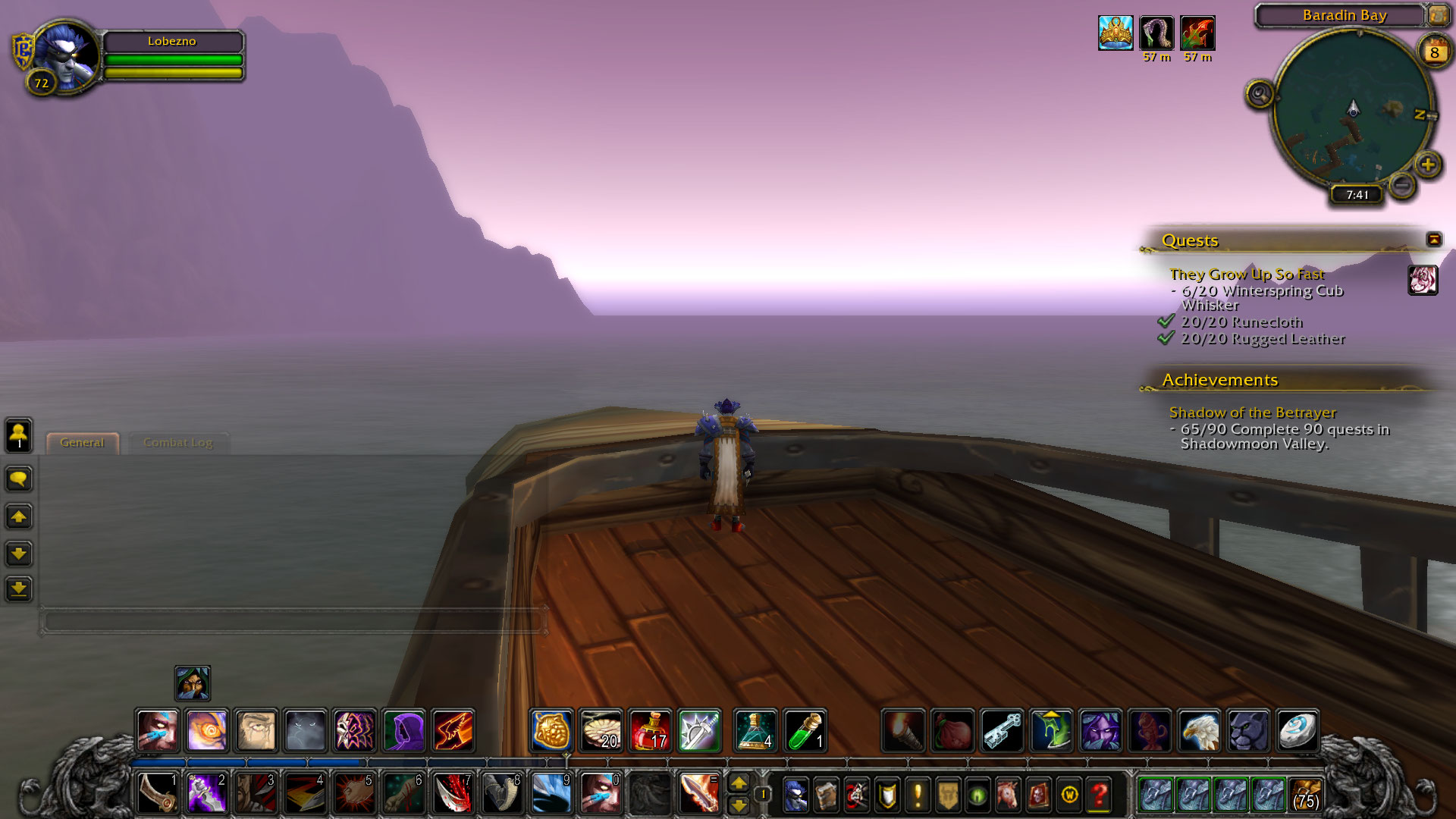
Task: Activate the action bar slot bound to key 7
Action: pos(453,793)
